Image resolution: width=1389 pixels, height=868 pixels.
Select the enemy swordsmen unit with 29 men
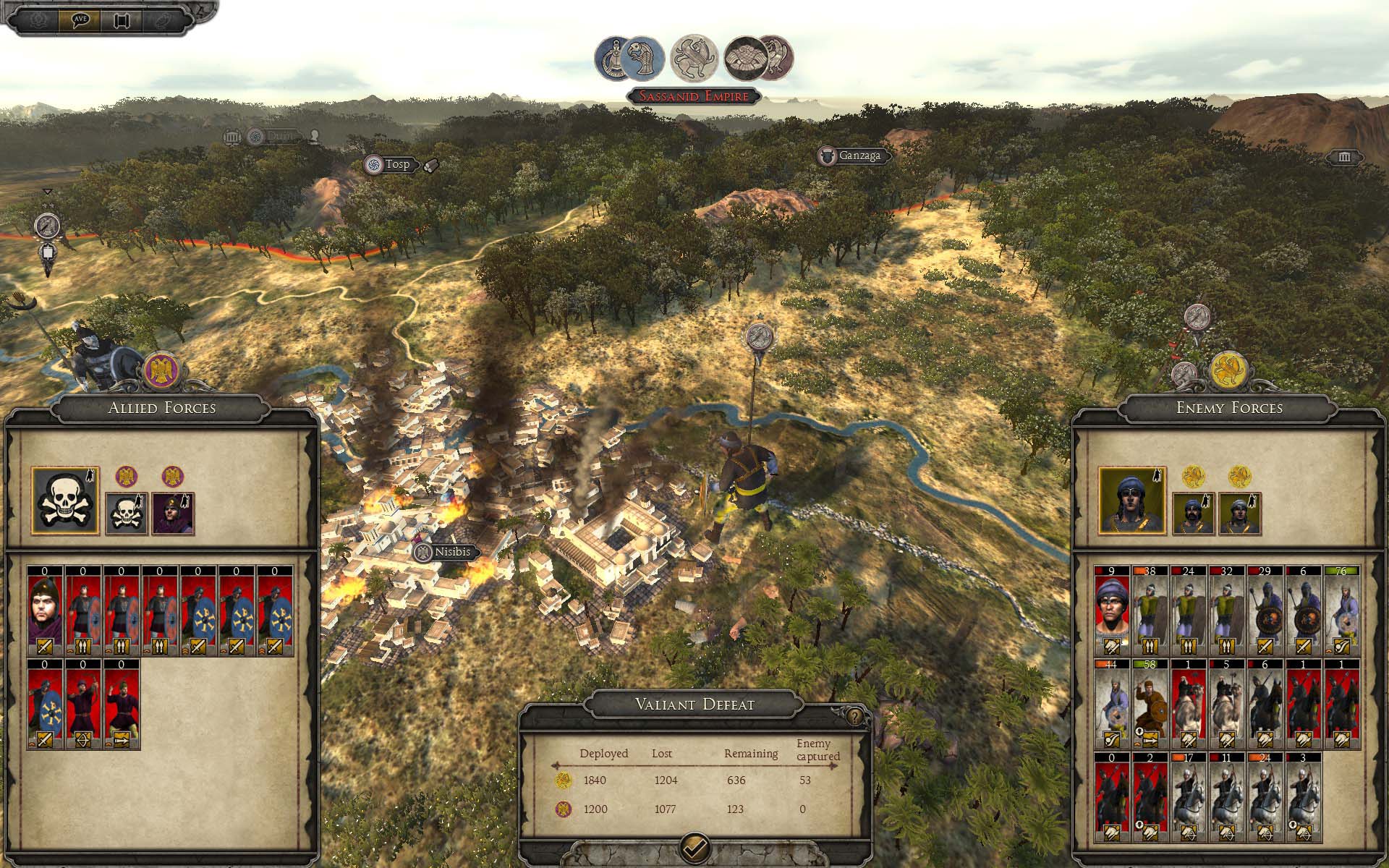click(x=1265, y=611)
